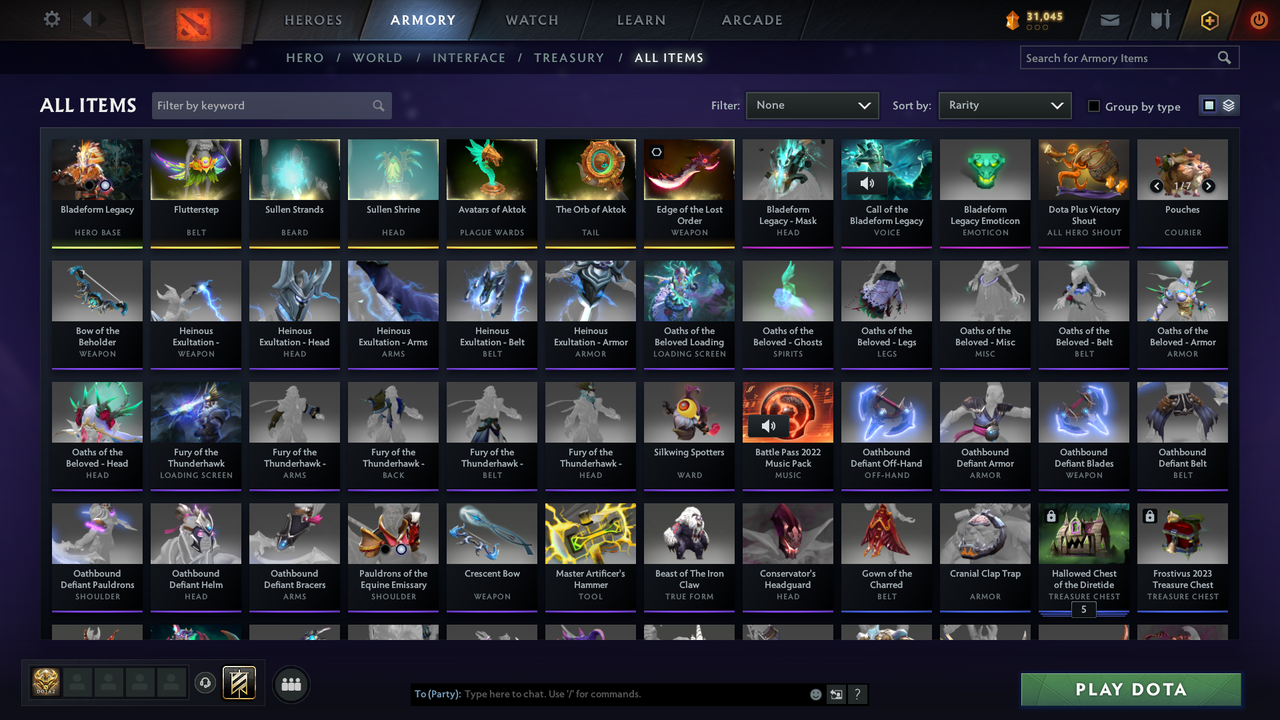This screenshot has width=1280, height=720.
Task: Open the Sort by Rarity dropdown
Action: 1004,104
